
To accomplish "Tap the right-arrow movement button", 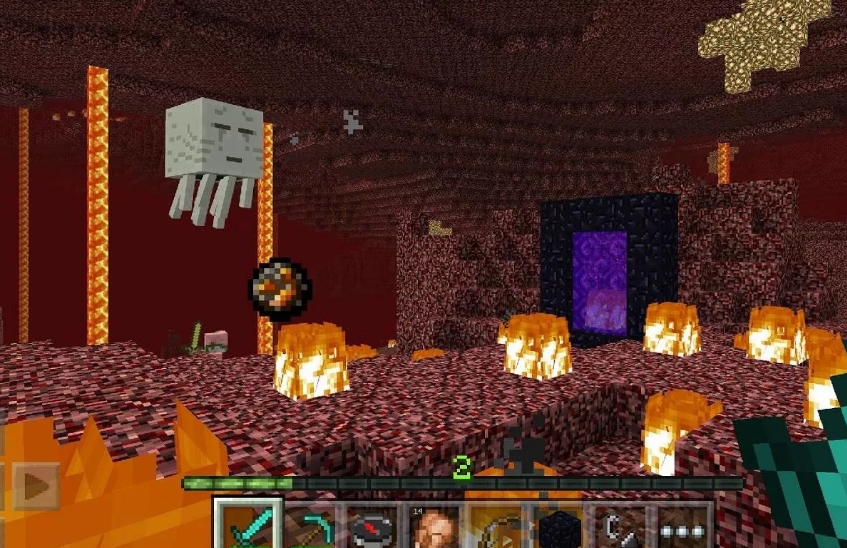I will 37,487.
